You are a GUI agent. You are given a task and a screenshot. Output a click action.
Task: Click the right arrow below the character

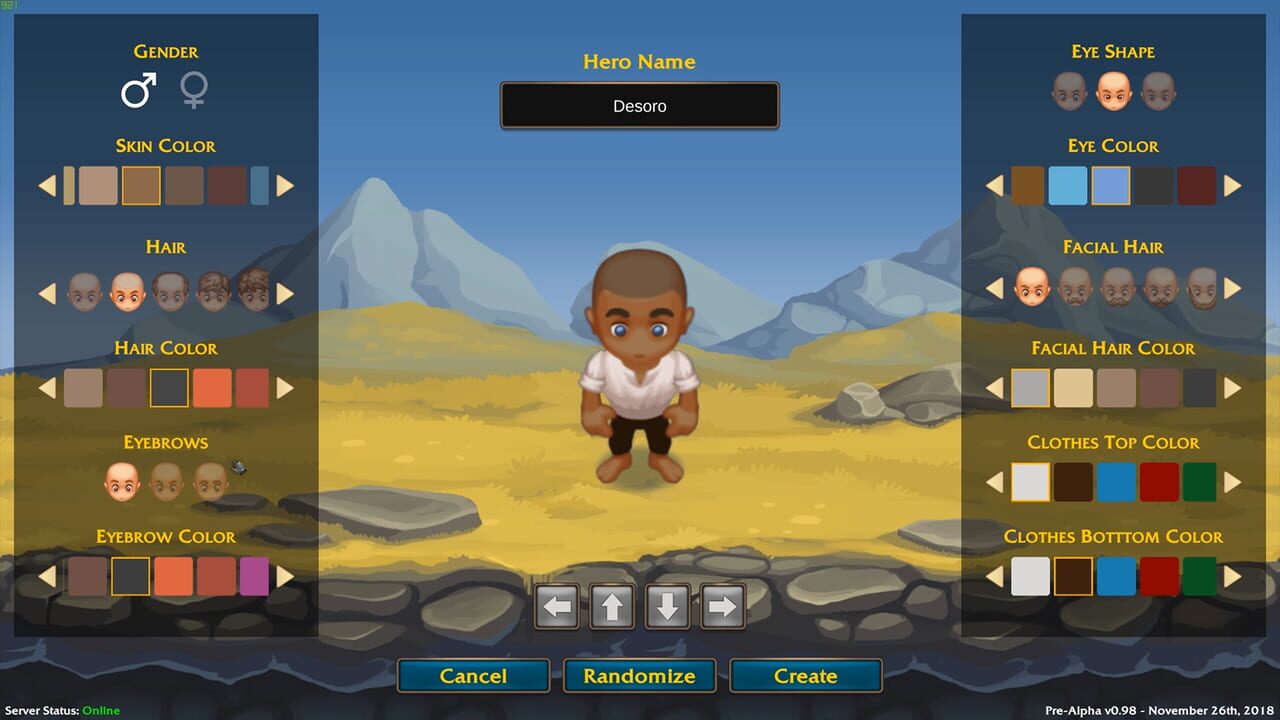click(x=722, y=606)
